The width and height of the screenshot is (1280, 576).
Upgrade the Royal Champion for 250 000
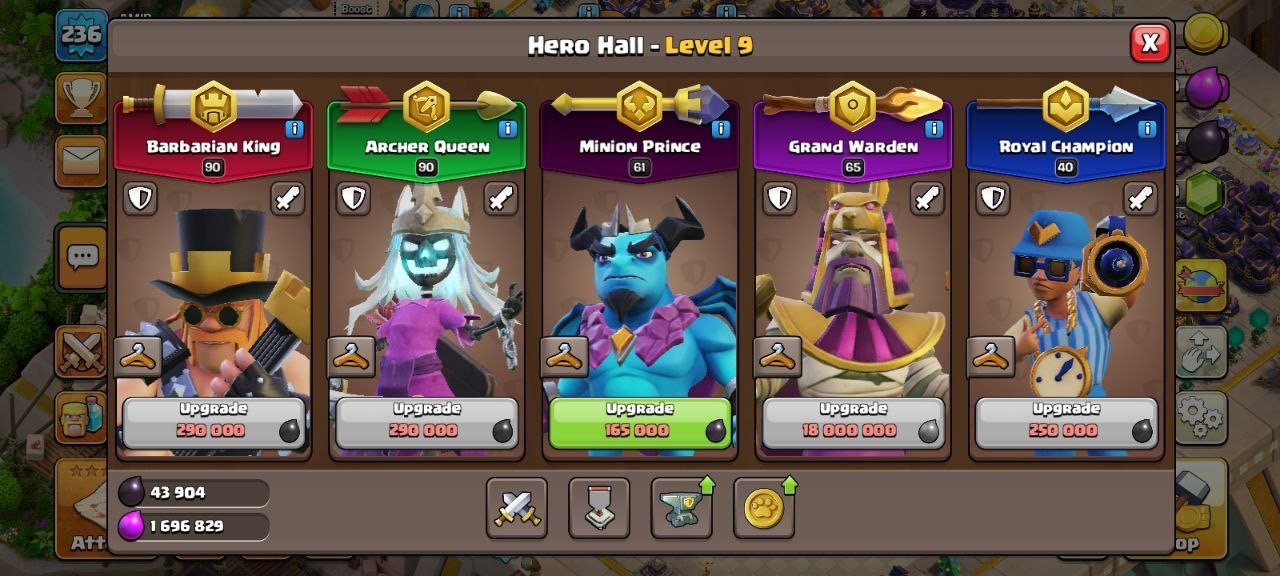pyautogui.click(x=1066, y=422)
